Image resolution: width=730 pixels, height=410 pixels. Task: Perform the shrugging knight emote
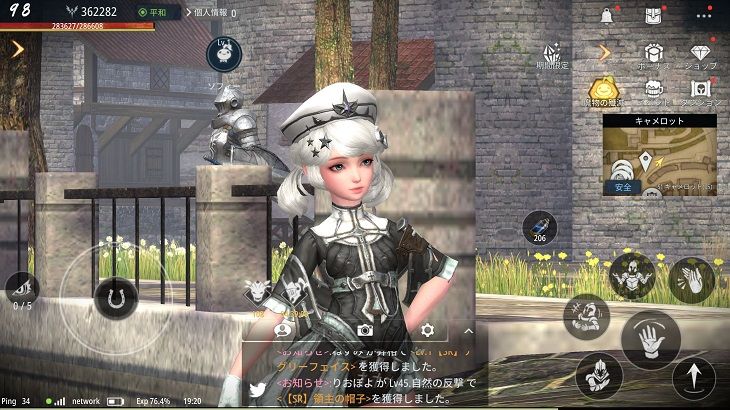click(x=634, y=274)
